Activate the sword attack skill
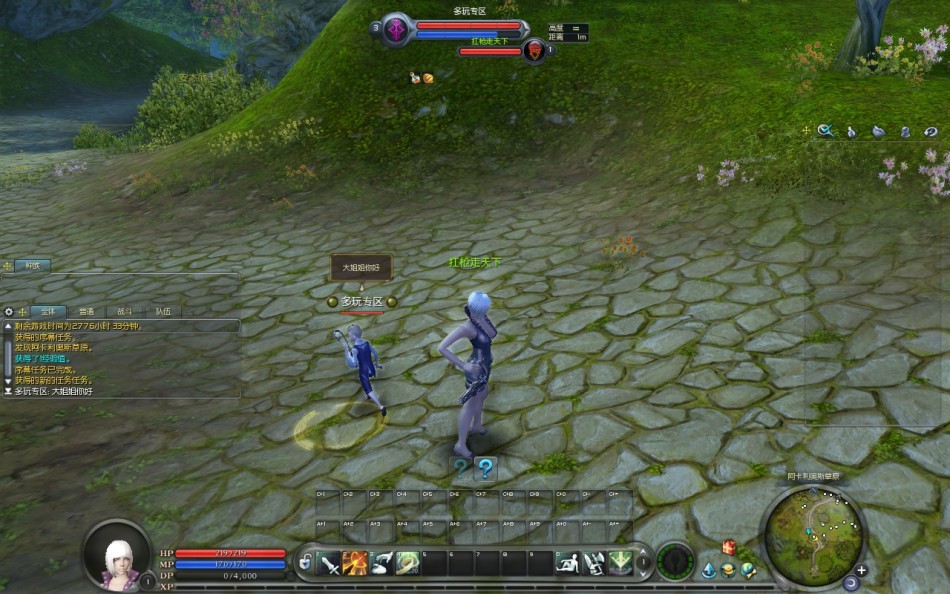This screenshot has width=950, height=594. pyautogui.click(x=329, y=564)
